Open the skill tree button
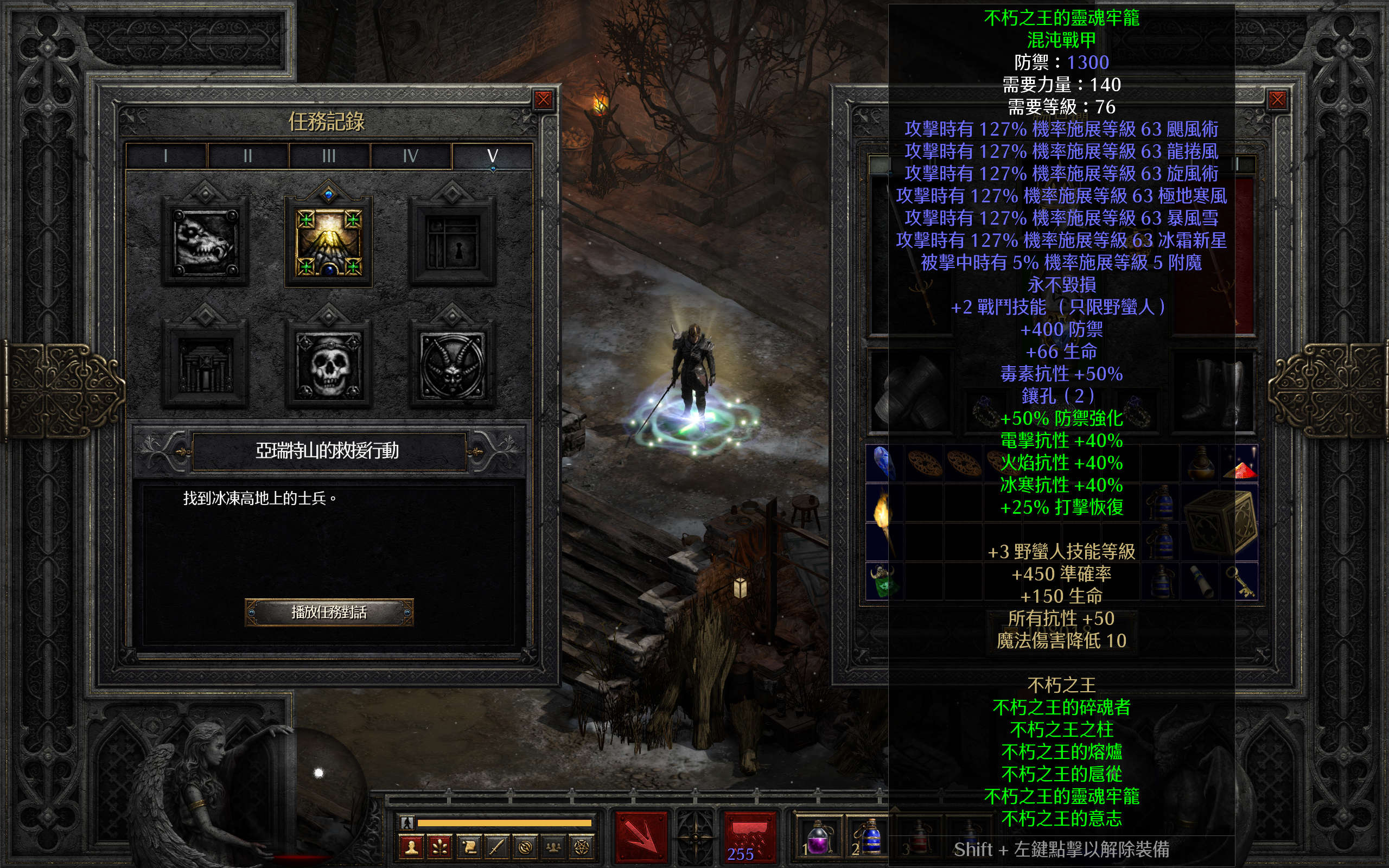The height and width of the screenshot is (868, 1389). point(439,847)
